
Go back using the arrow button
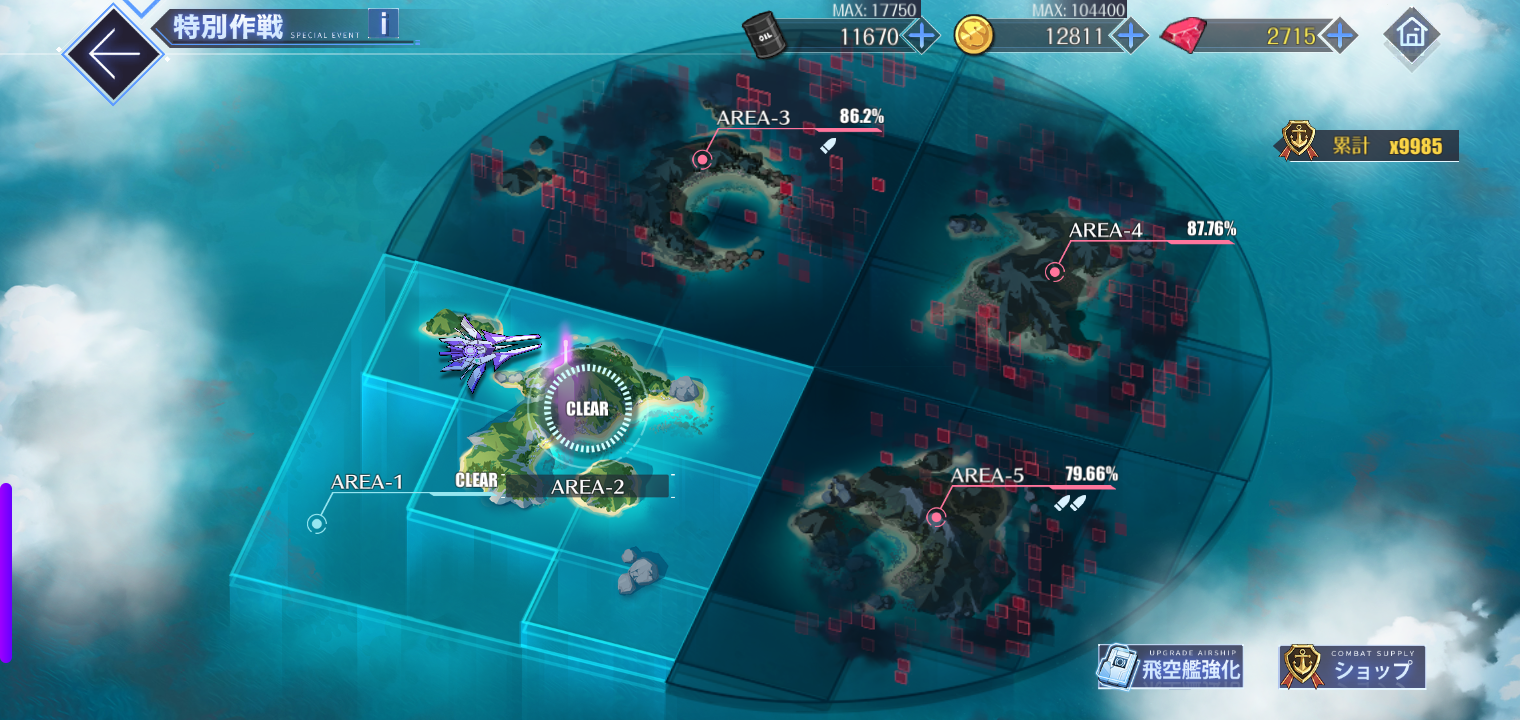pos(111,54)
